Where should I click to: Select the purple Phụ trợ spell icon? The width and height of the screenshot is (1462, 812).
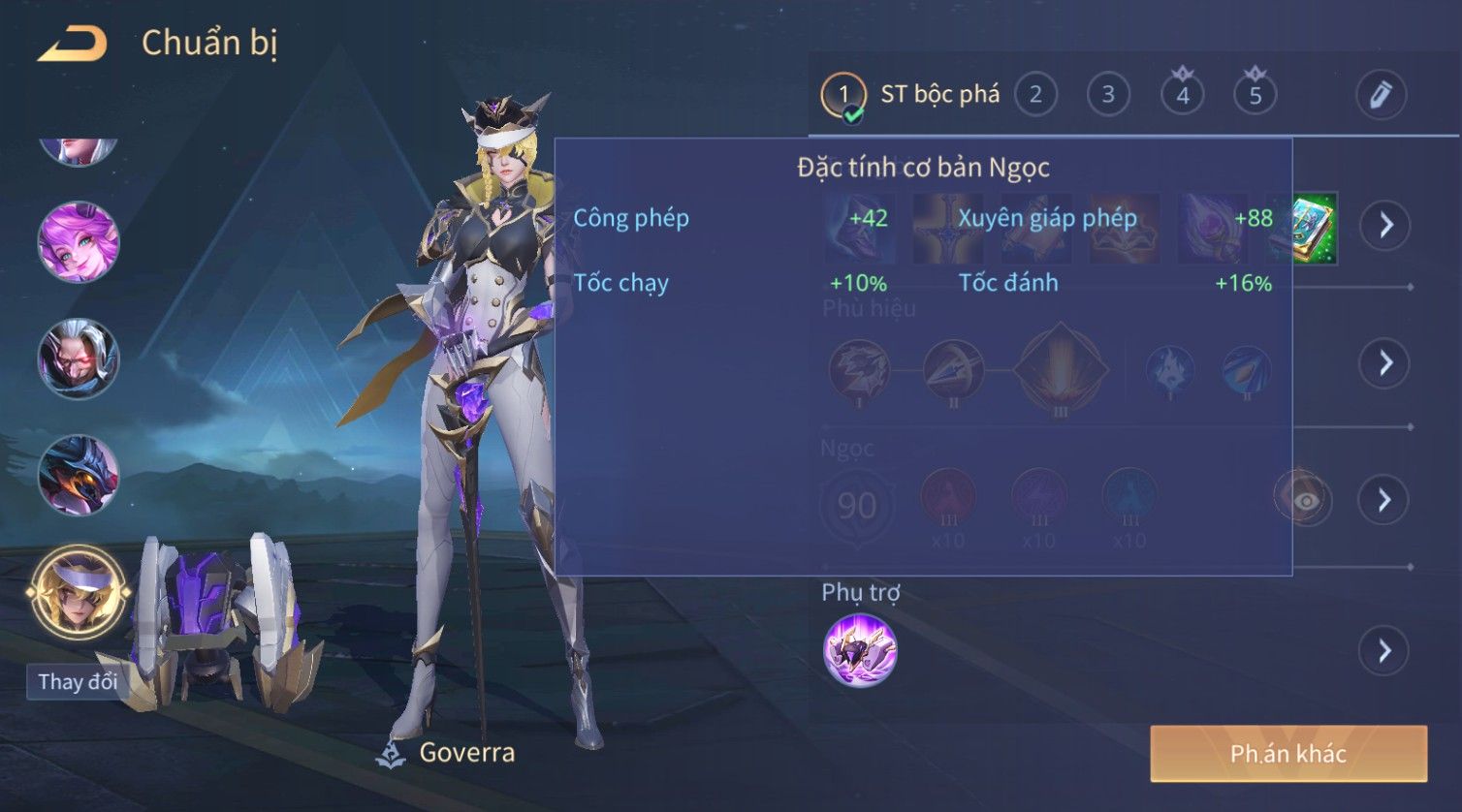coord(860,650)
